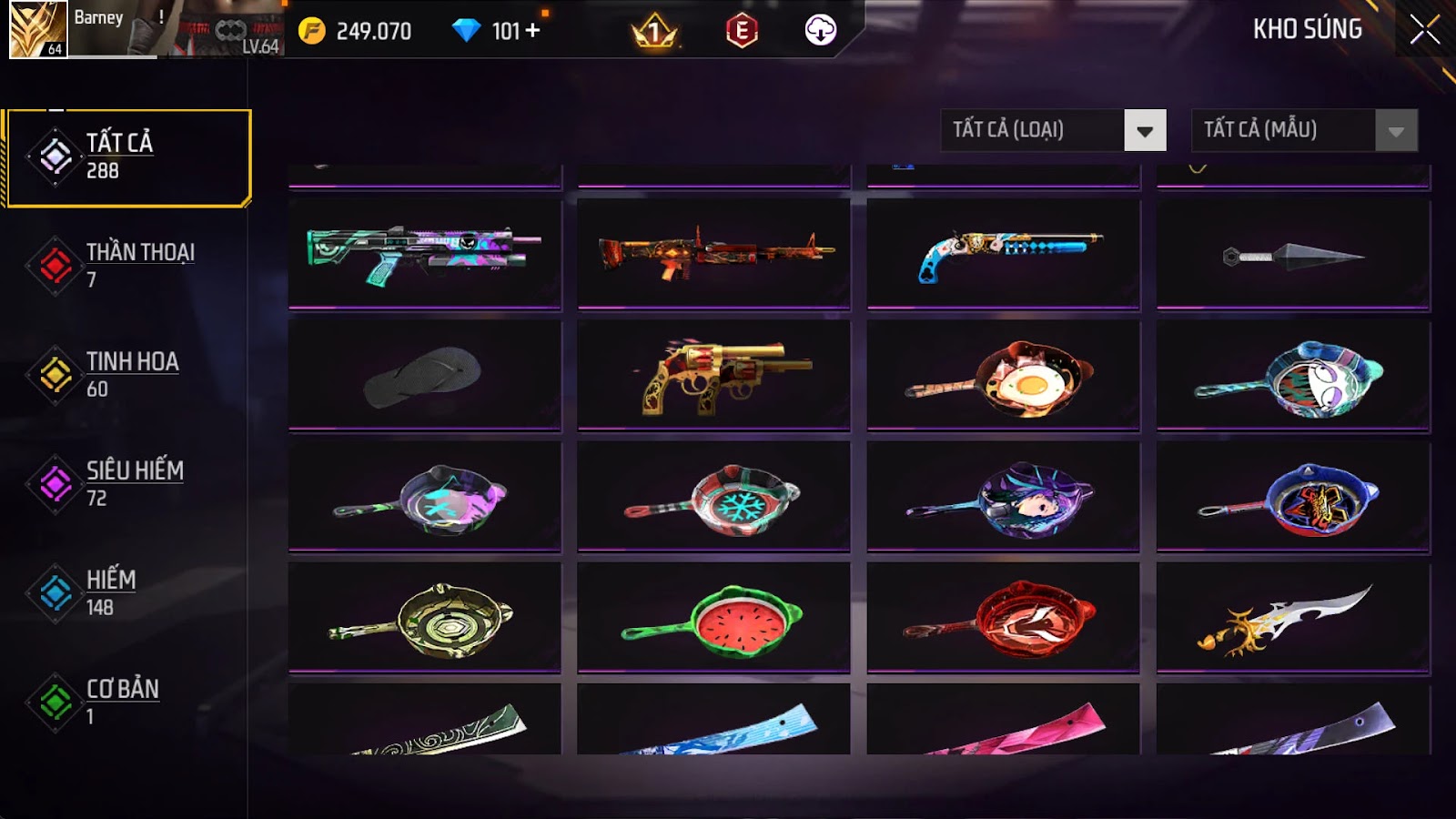Image resolution: width=1456 pixels, height=819 pixels.
Task: Pick the golden revolver skin
Action: [x=713, y=375]
